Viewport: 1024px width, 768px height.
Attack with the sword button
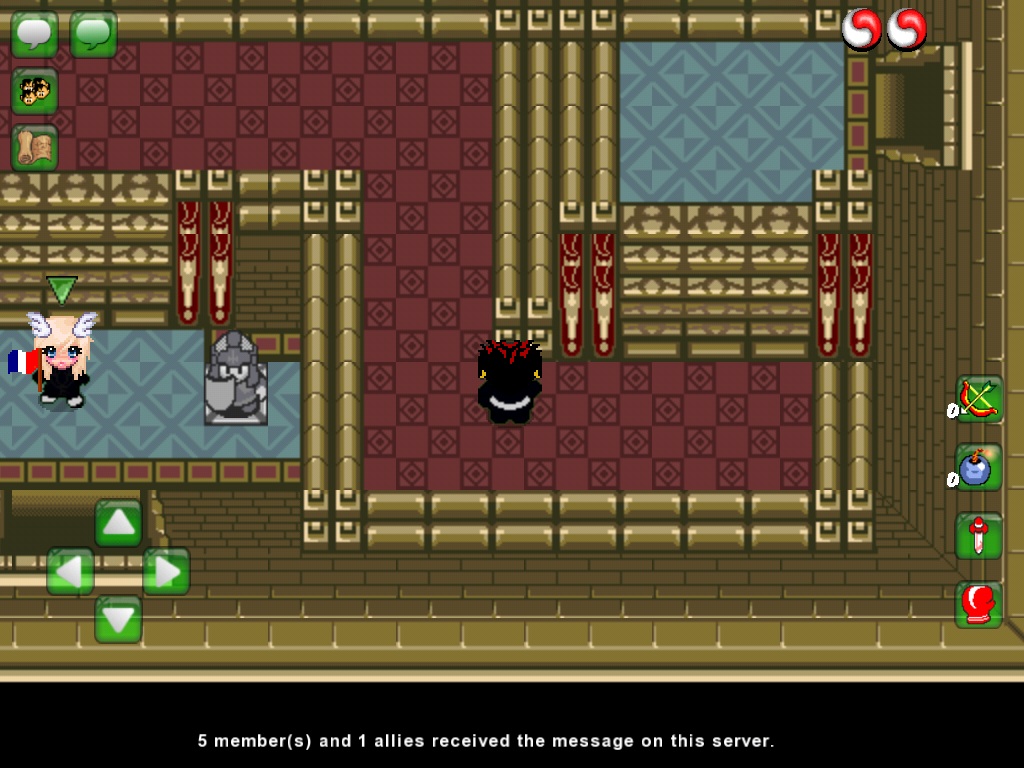point(978,536)
